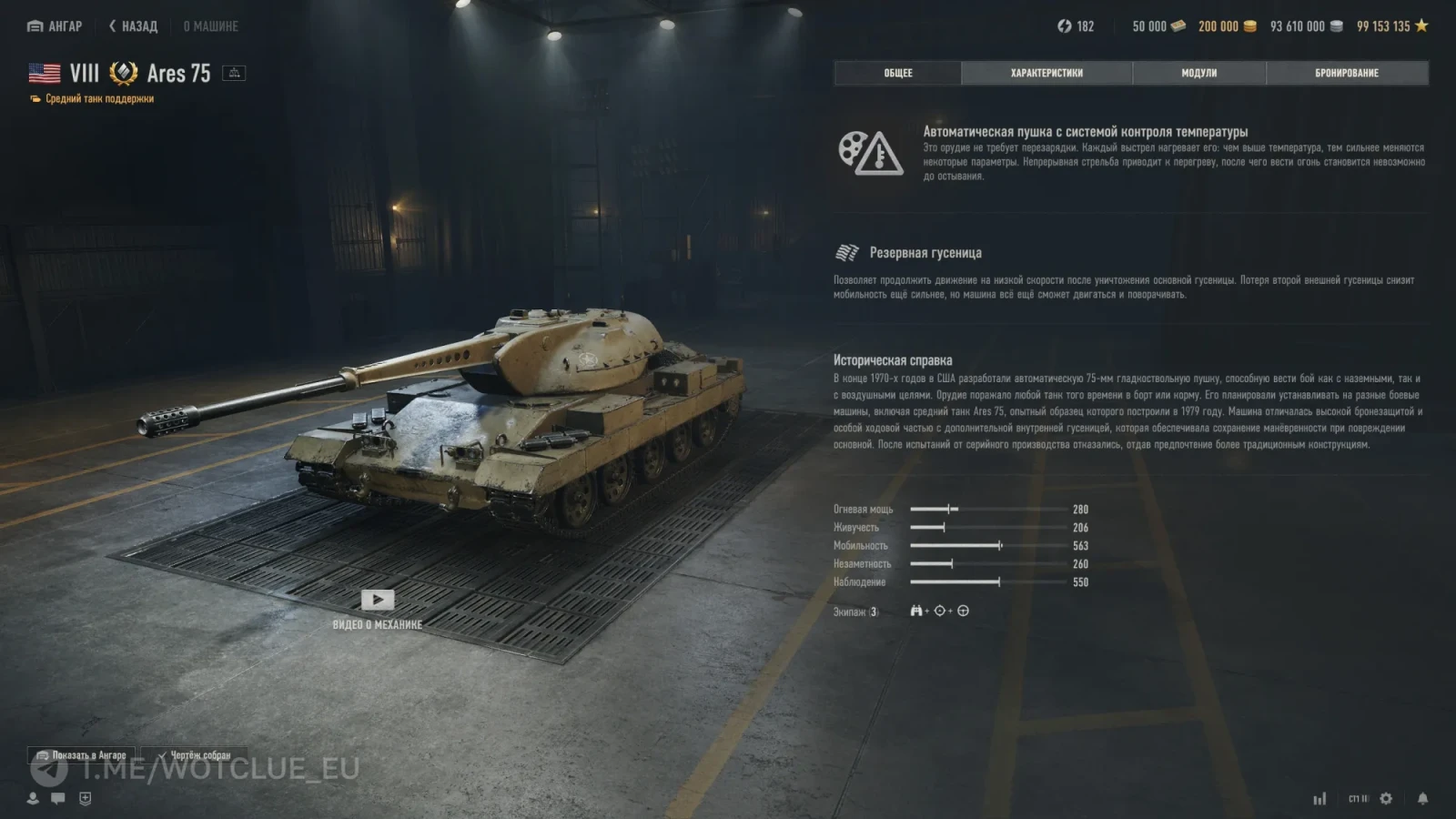Click the free experience star balance

(x=1391, y=26)
